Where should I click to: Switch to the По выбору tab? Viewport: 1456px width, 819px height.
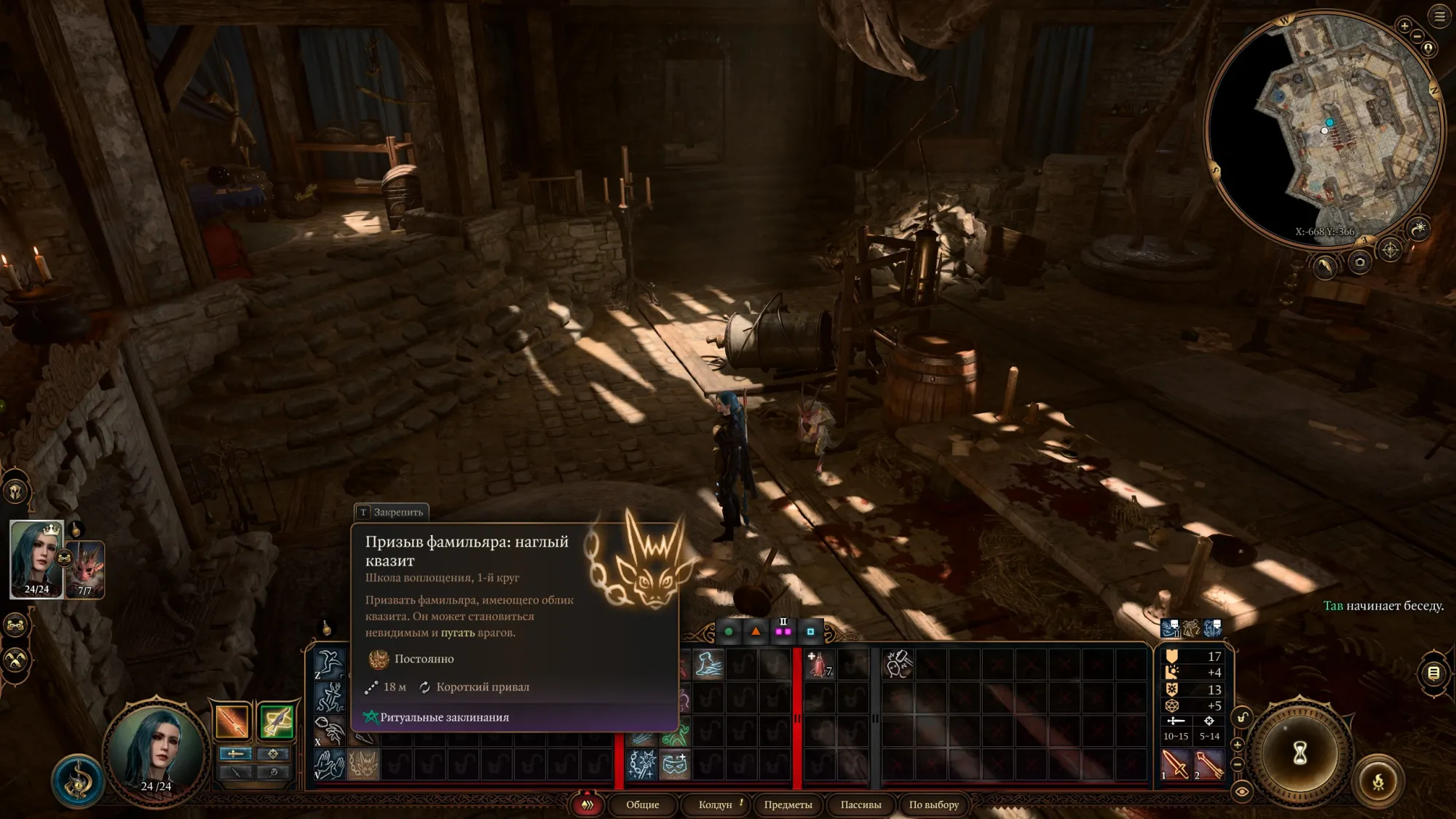click(x=933, y=804)
